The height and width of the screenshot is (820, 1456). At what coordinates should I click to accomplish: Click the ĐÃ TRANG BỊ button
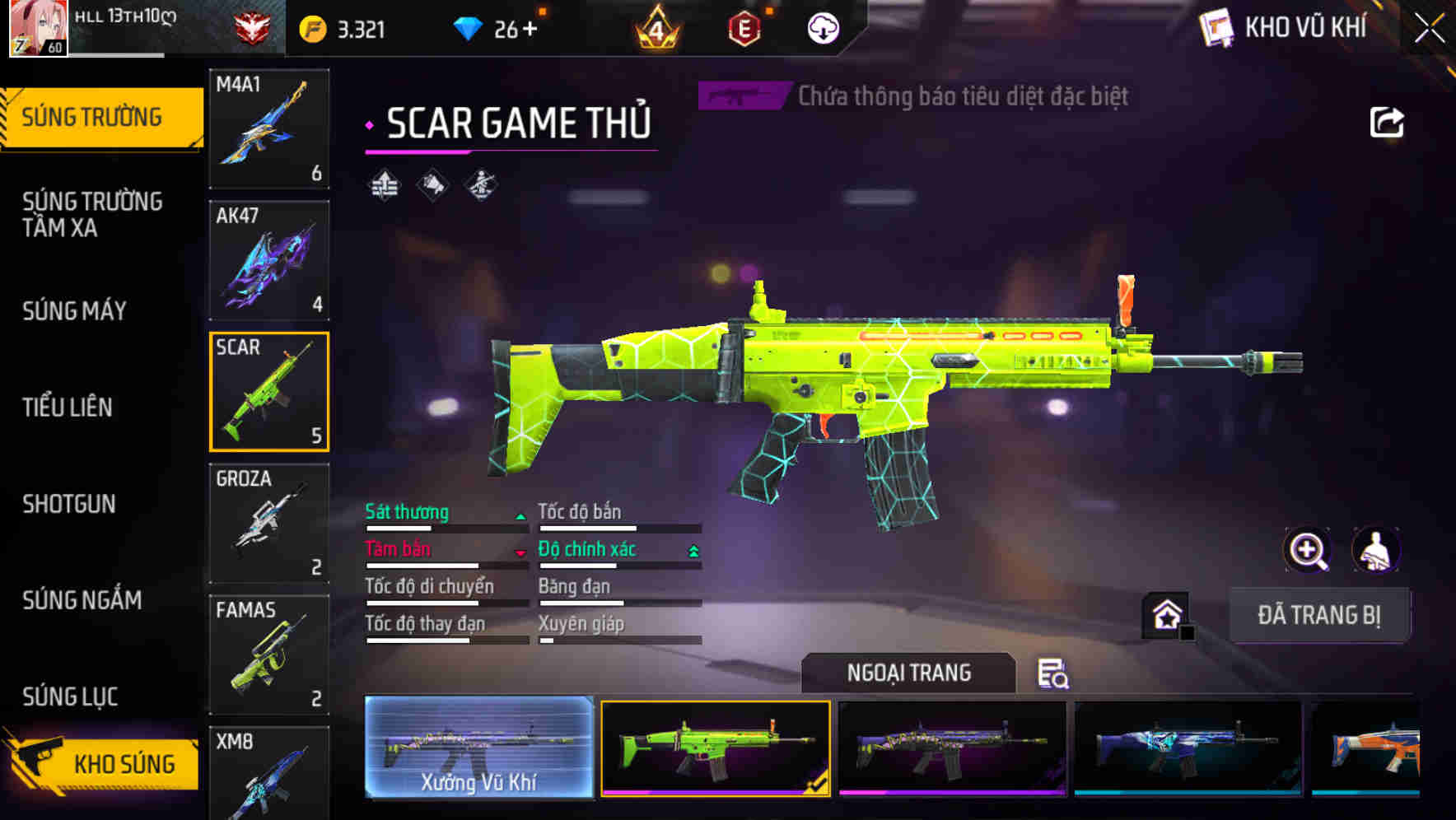pos(1320,614)
